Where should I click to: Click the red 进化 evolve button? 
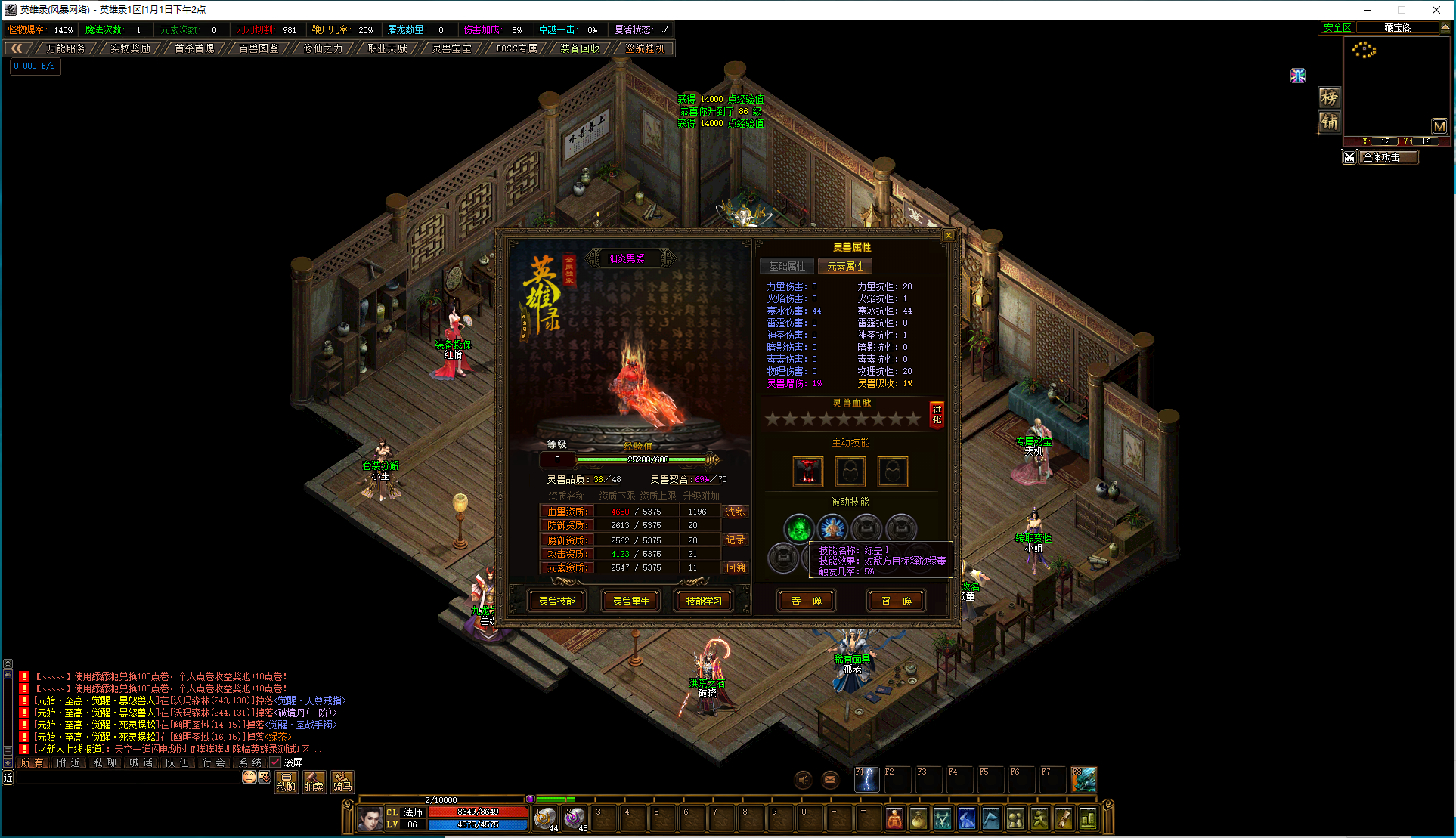(937, 415)
